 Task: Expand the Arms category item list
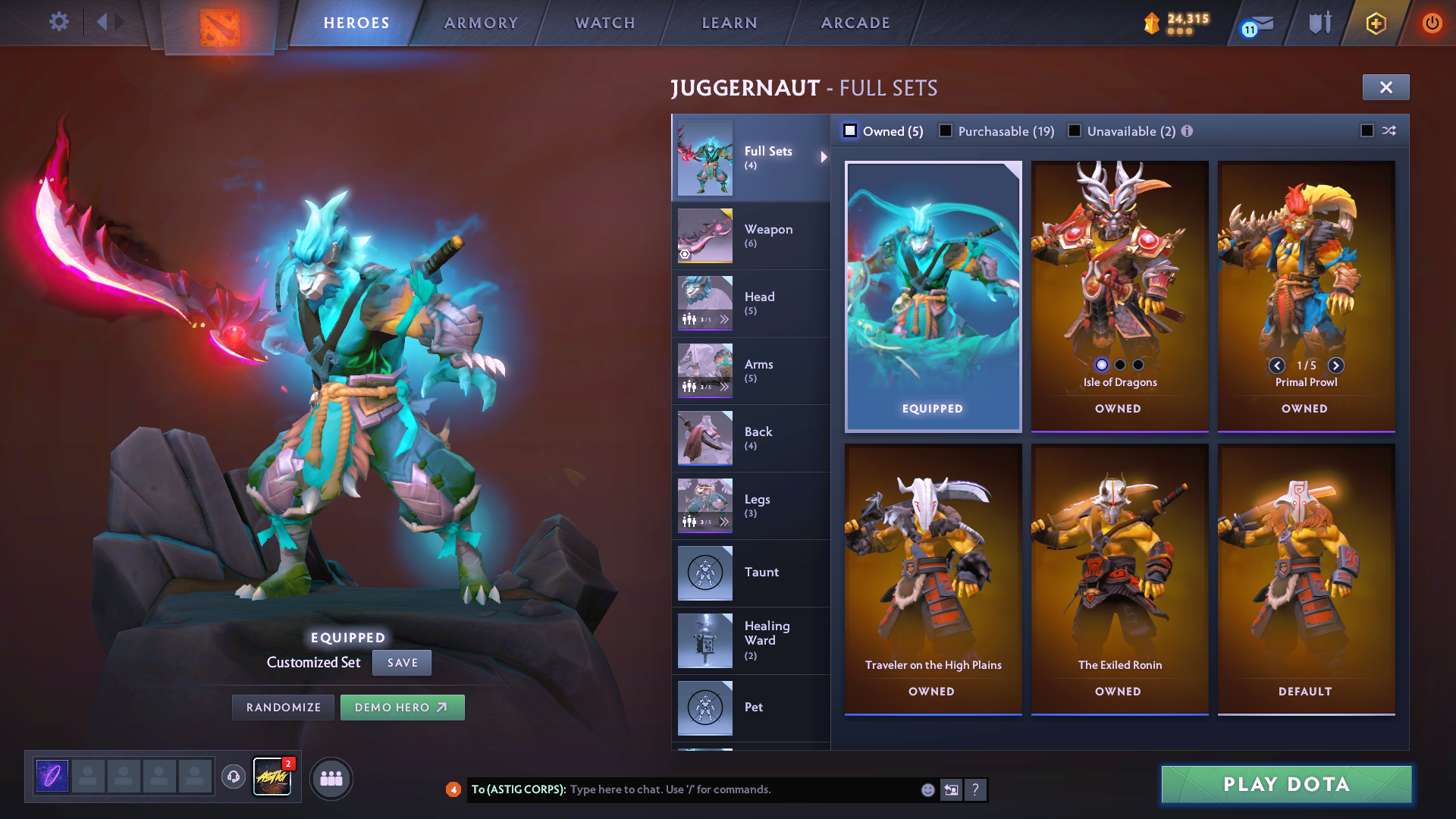(x=726, y=387)
